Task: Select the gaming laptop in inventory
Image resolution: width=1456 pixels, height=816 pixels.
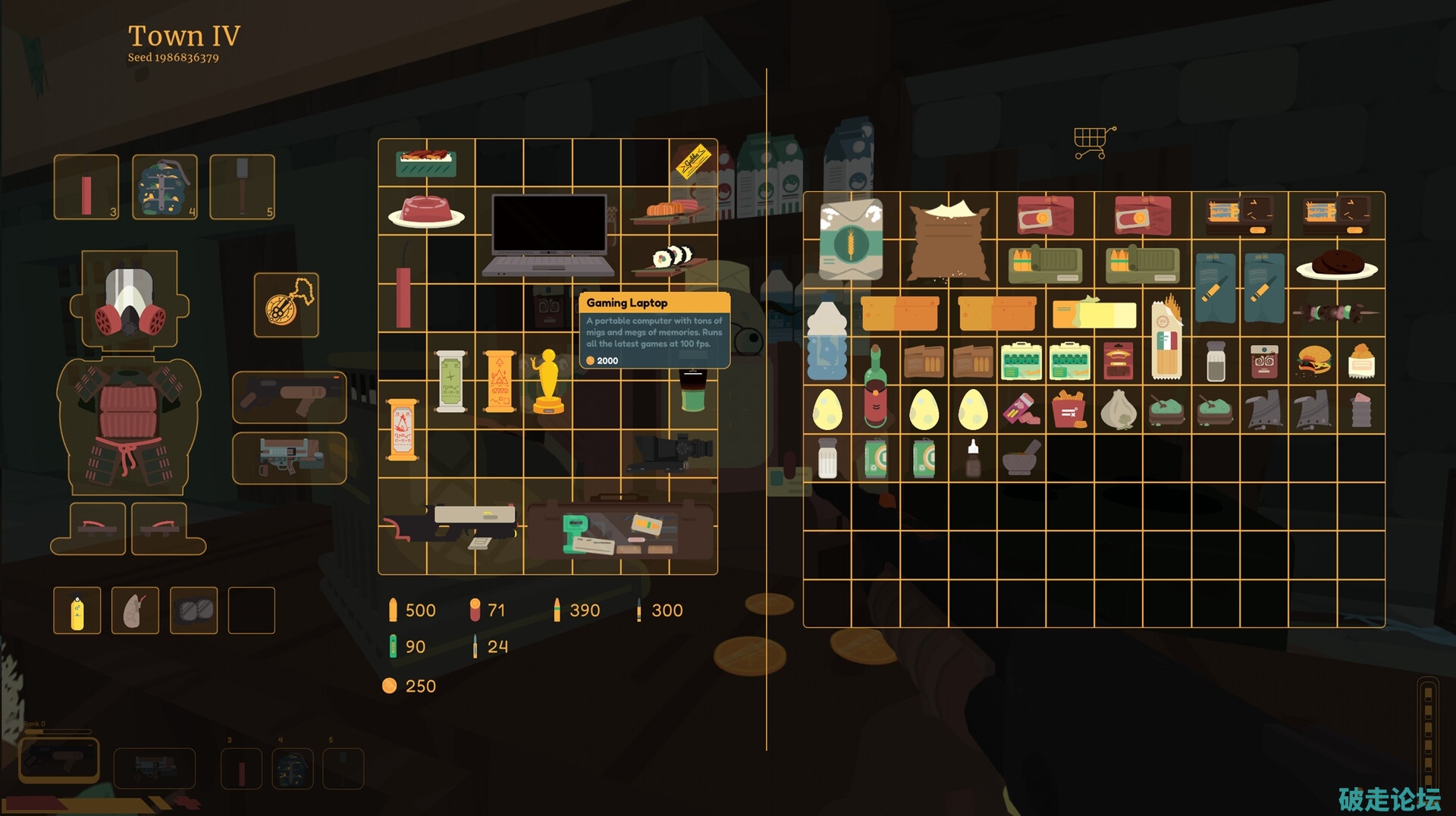Action: click(548, 234)
